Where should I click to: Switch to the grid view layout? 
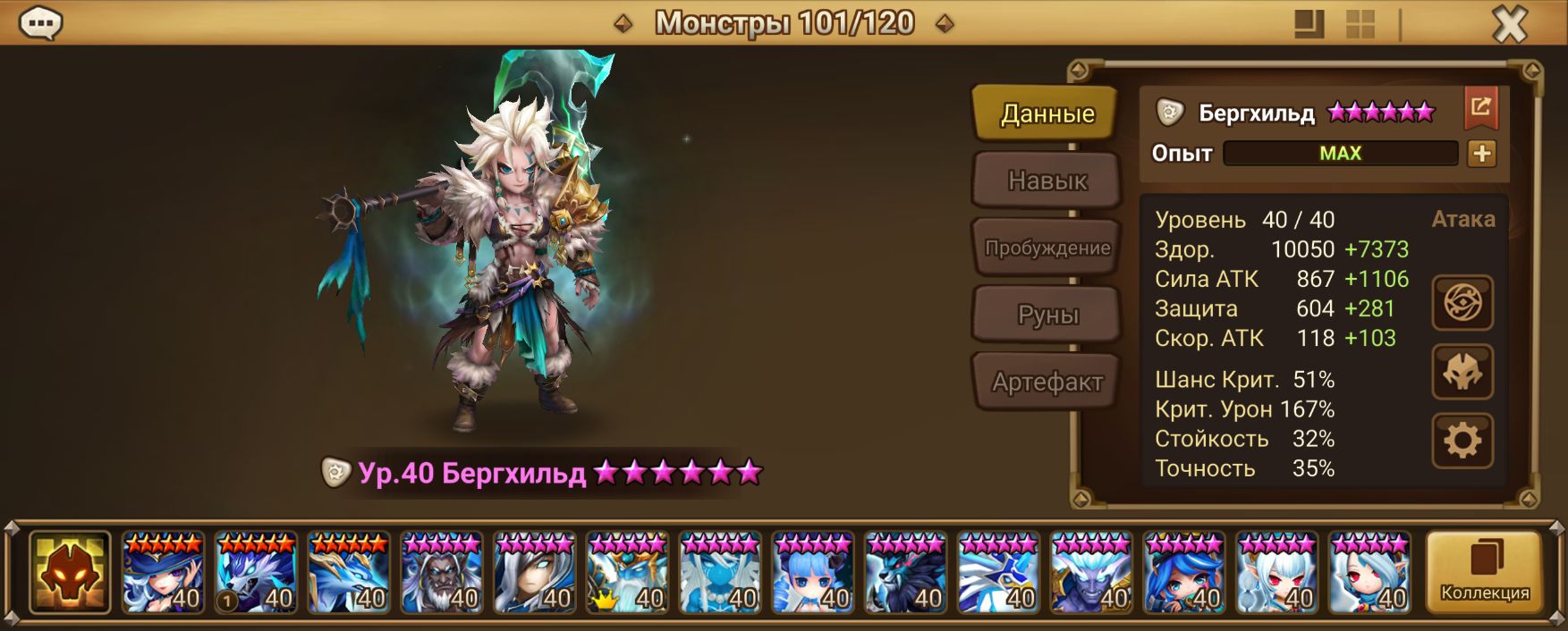[x=1360, y=24]
